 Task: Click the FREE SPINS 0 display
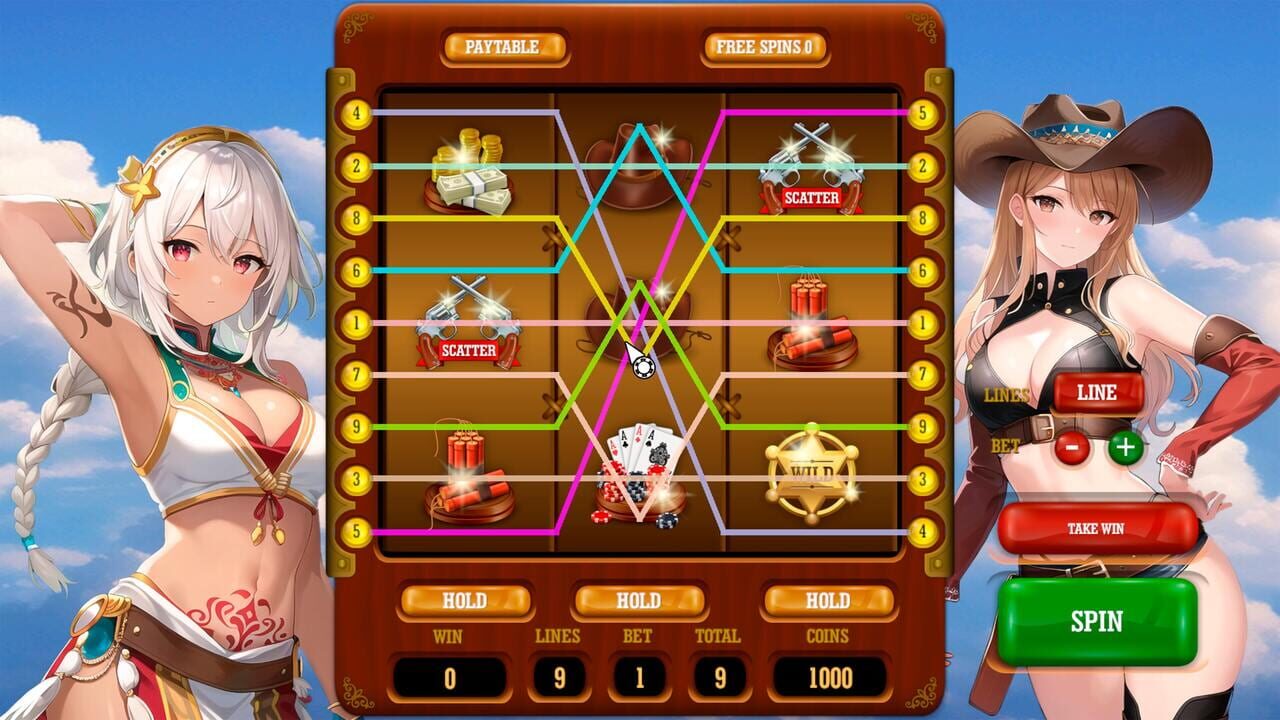[x=764, y=46]
